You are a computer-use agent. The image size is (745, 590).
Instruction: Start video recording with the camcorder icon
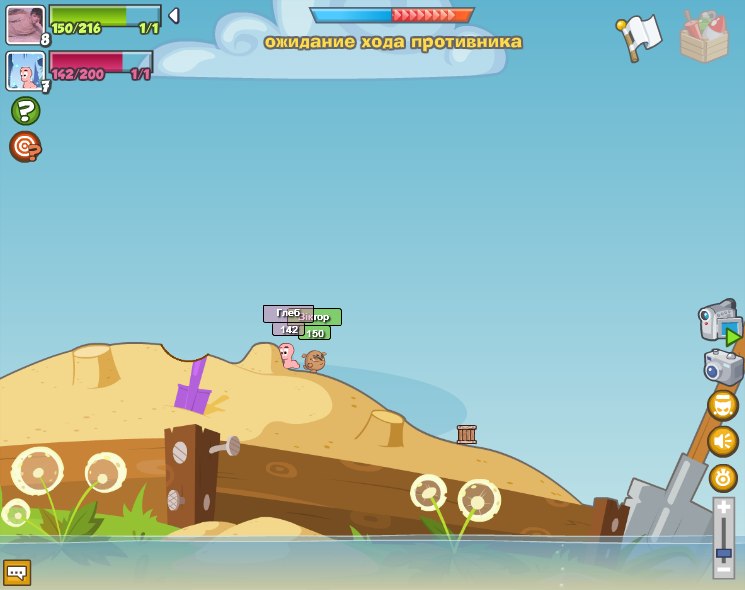coord(720,323)
